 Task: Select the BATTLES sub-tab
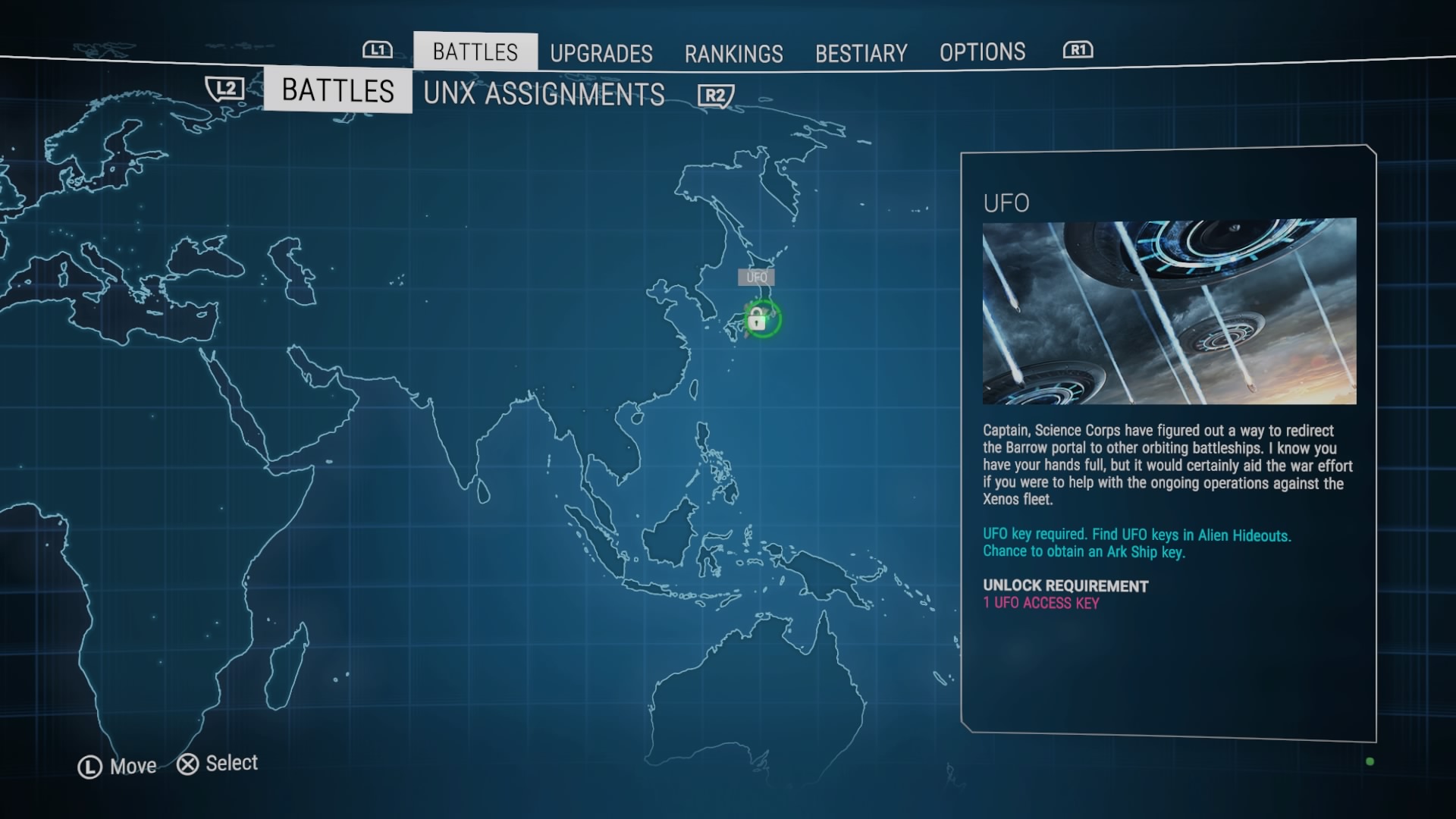click(x=337, y=90)
